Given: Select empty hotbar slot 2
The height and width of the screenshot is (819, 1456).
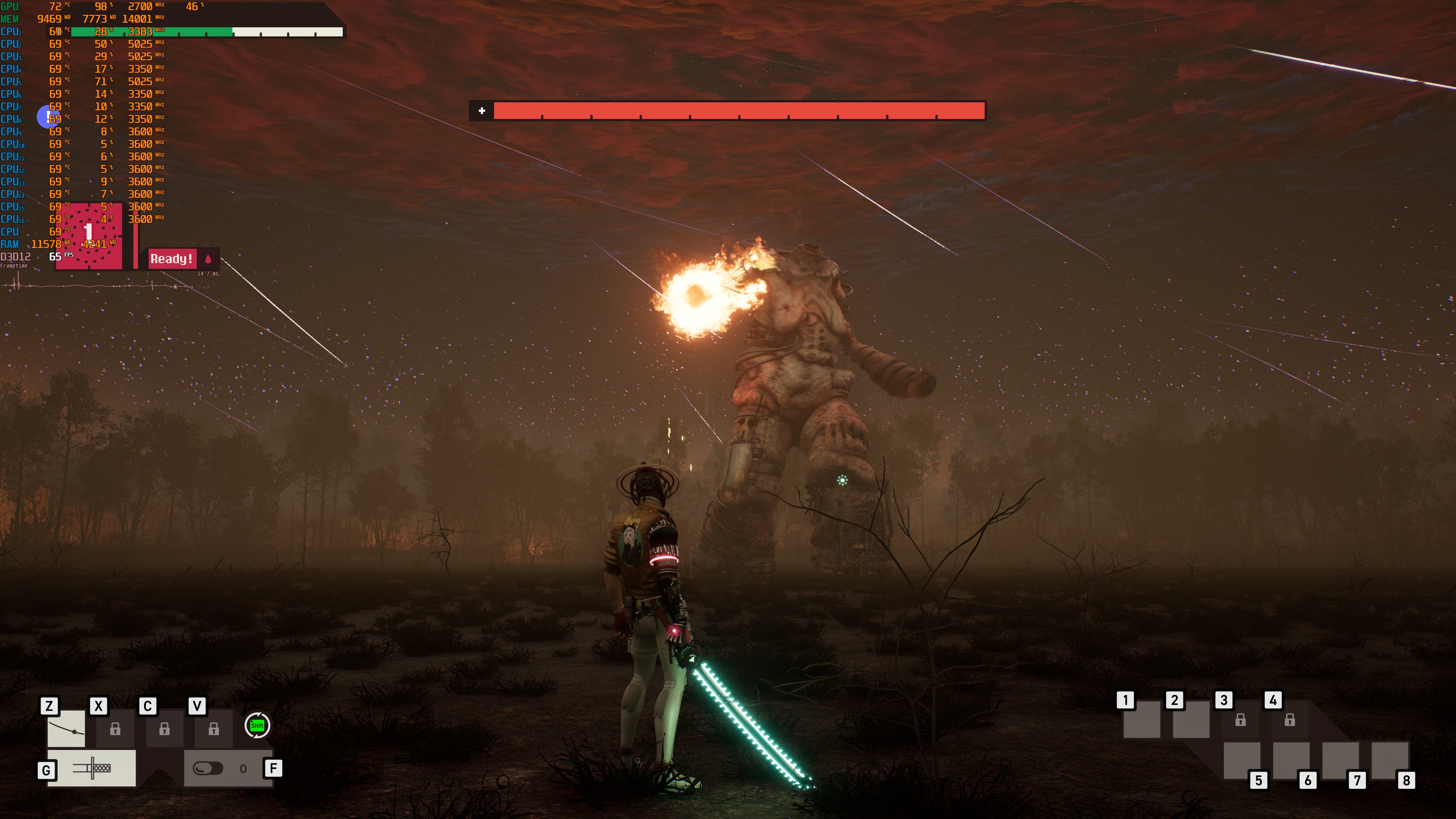Looking at the screenshot, I should 1191,720.
